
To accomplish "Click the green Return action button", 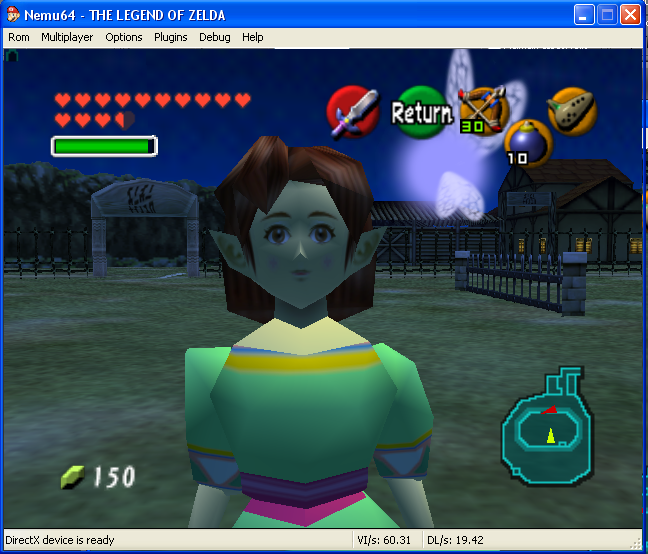I will coord(421,112).
